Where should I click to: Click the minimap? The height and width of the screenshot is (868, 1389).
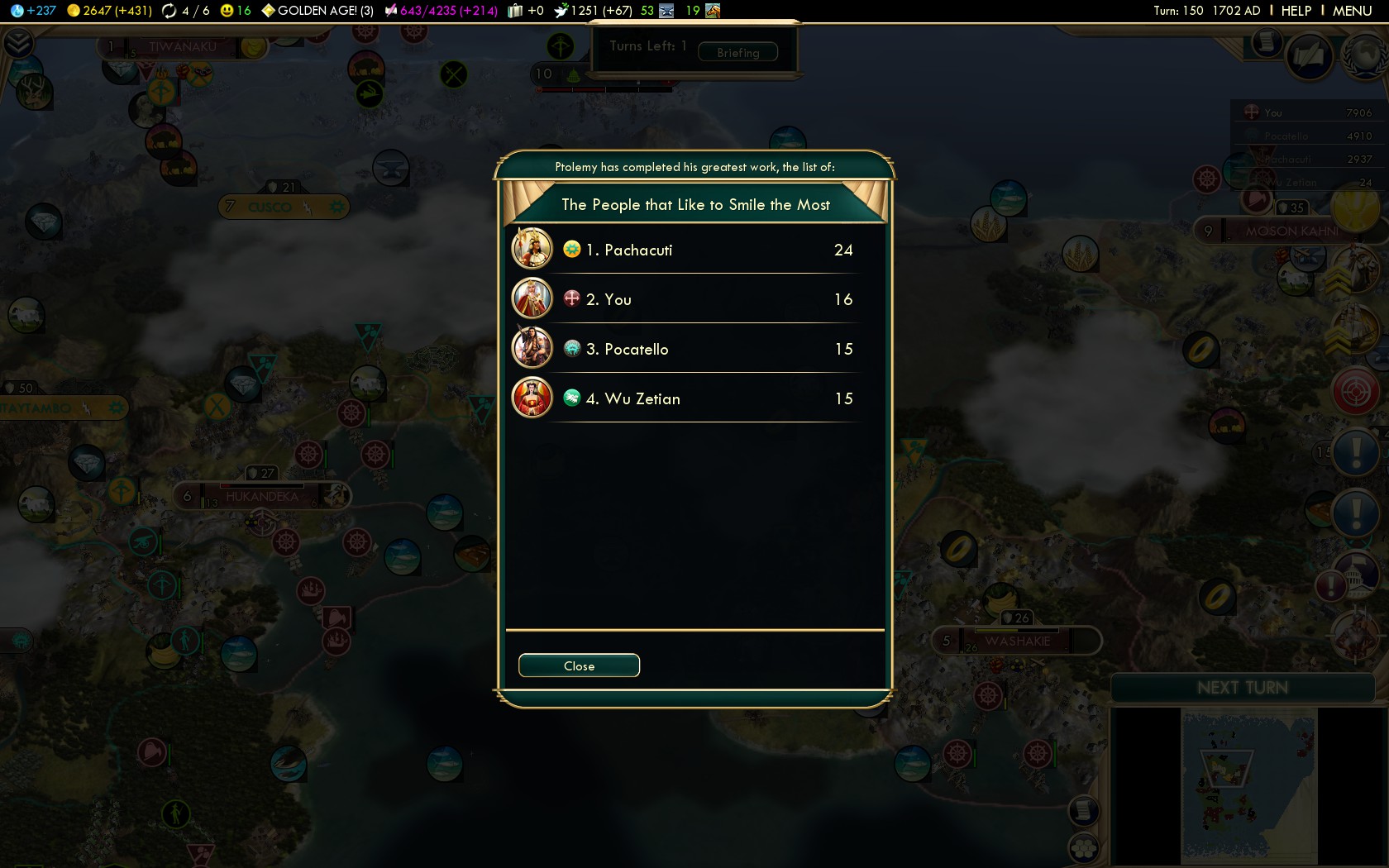1248,785
